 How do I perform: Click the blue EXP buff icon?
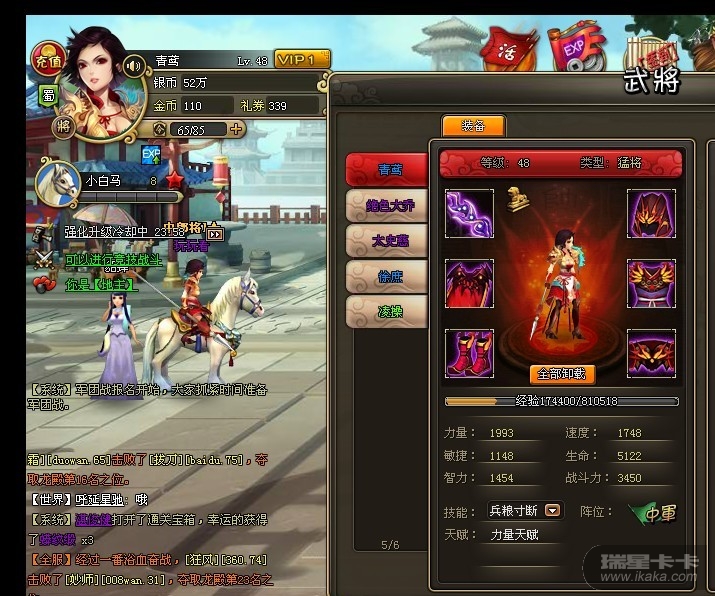click(x=151, y=155)
